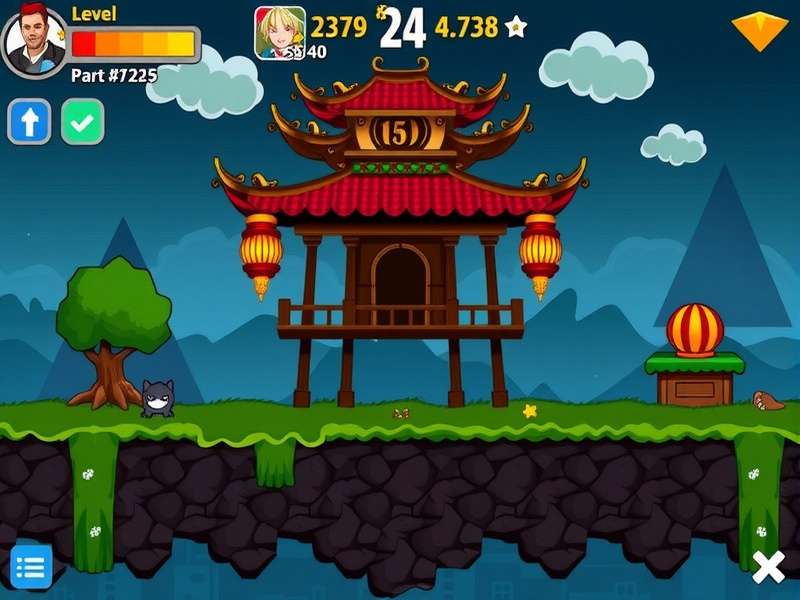Open the blonde character portrait icon
The width and height of the screenshot is (800, 600).
(x=280, y=32)
